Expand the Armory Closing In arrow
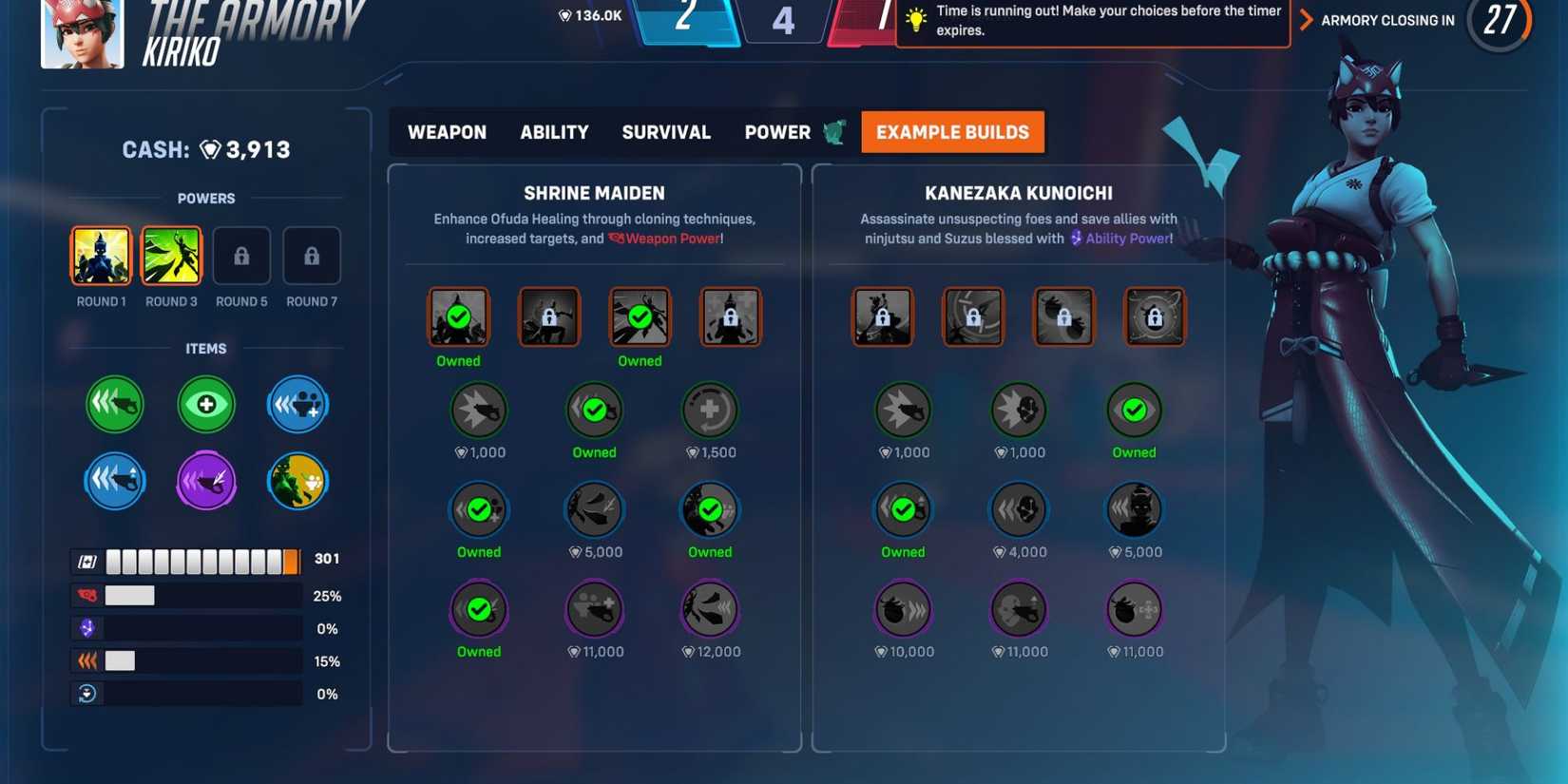 [x=1309, y=19]
